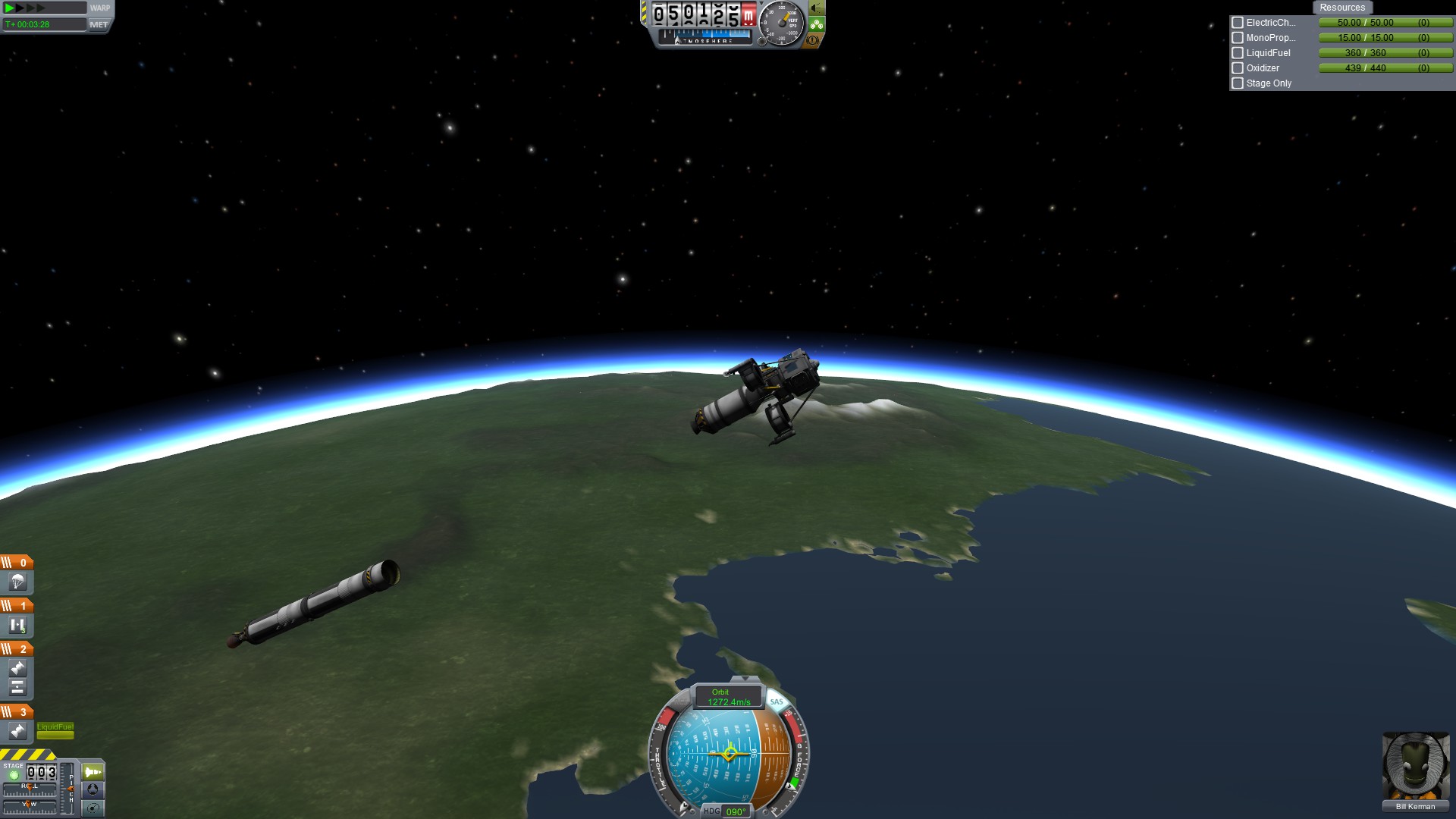Tick the Oxidizer resource checkbox
Image resolution: width=1456 pixels, height=819 pixels.
click(1238, 68)
